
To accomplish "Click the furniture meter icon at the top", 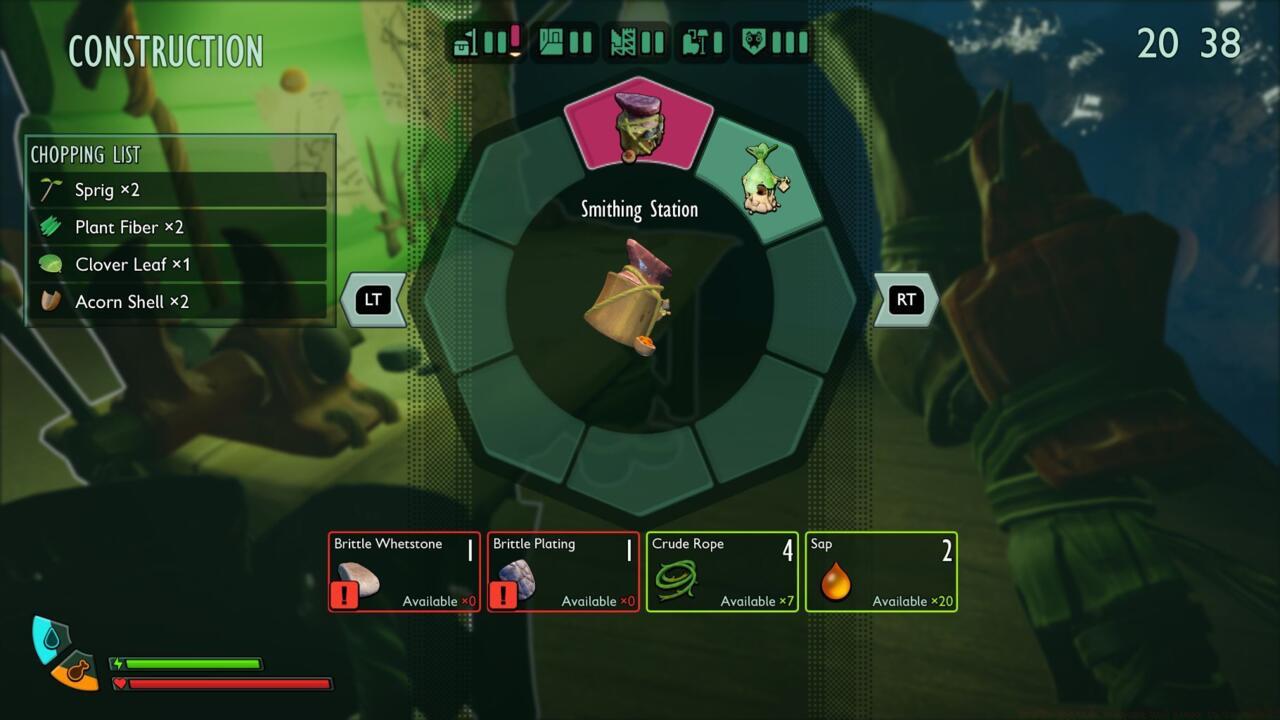I will click(x=695, y=42).
